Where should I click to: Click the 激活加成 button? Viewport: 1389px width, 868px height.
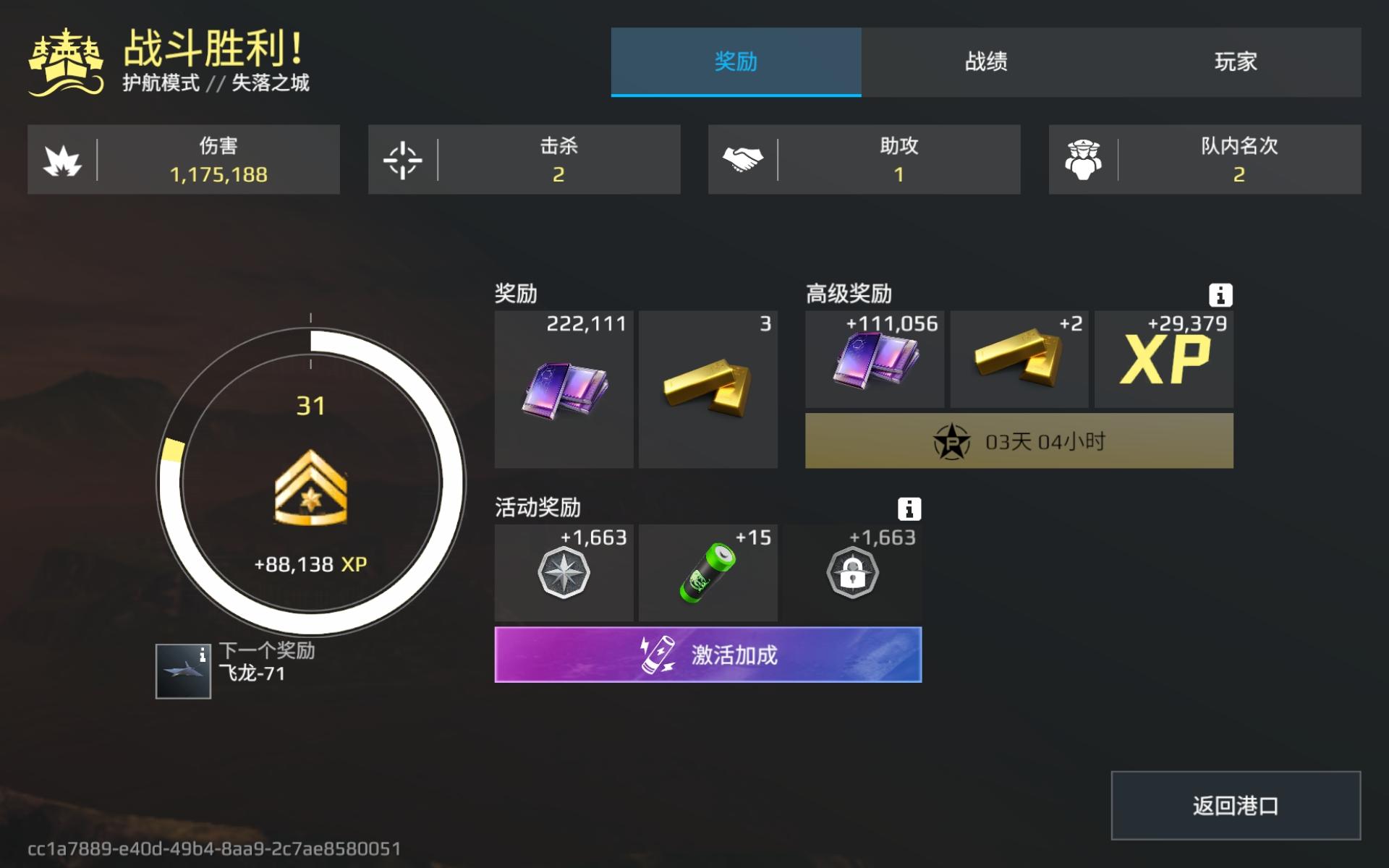coord(707,654)
